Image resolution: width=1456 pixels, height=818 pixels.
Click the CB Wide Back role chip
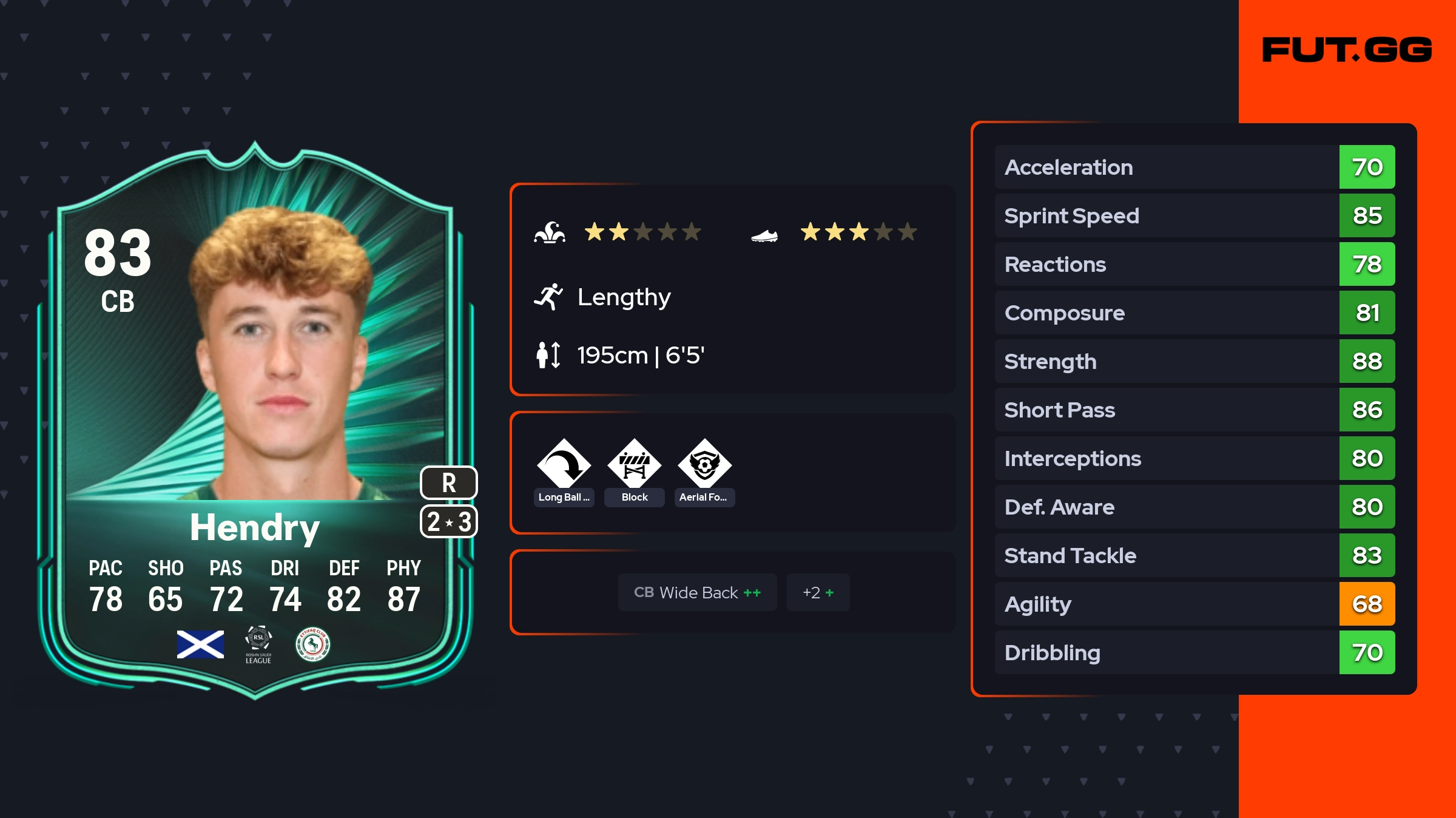point(697,592)
